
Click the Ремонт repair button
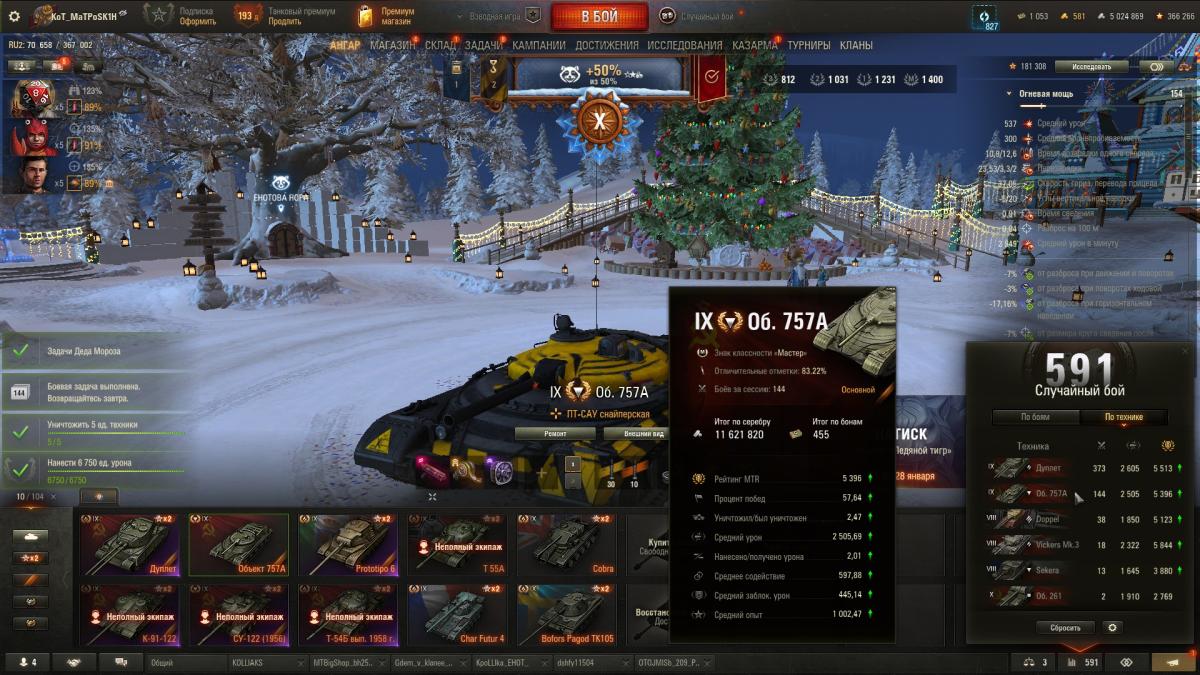click(556, 434)
